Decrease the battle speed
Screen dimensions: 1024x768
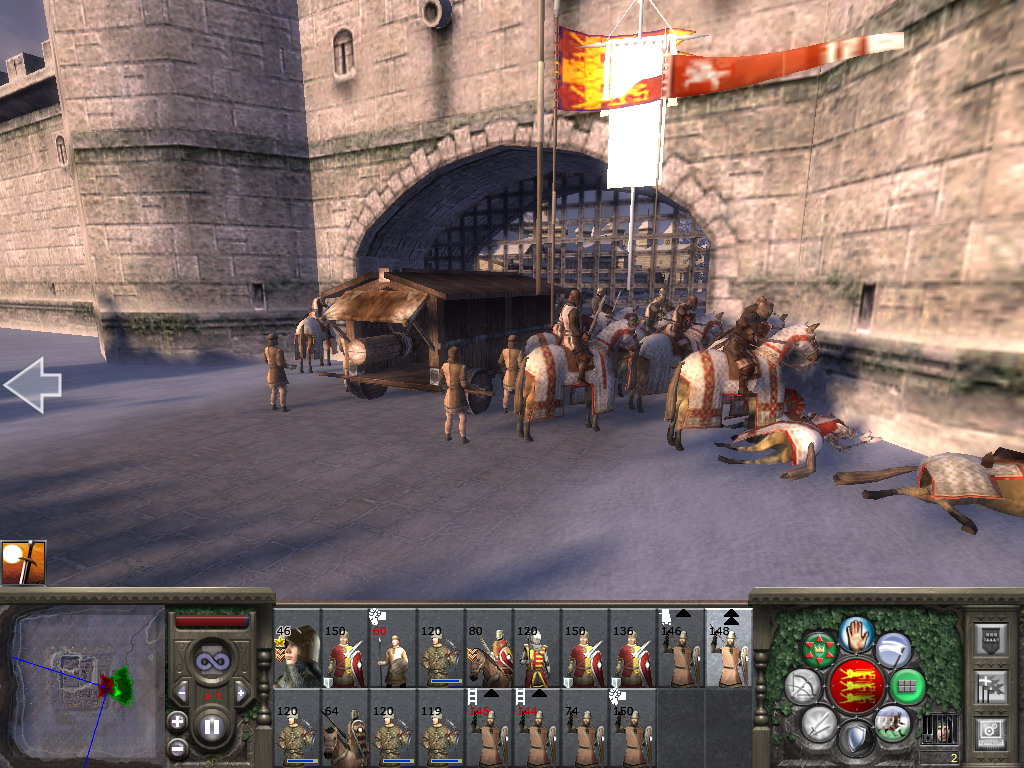(x=182, y=692)
